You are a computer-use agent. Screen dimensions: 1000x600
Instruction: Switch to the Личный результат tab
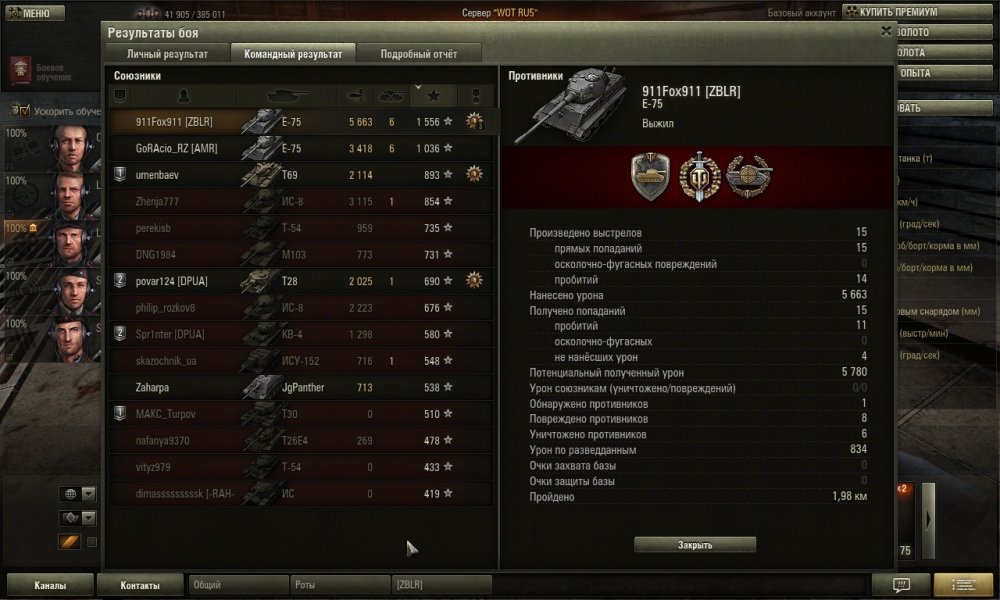(x=167, y=53)
